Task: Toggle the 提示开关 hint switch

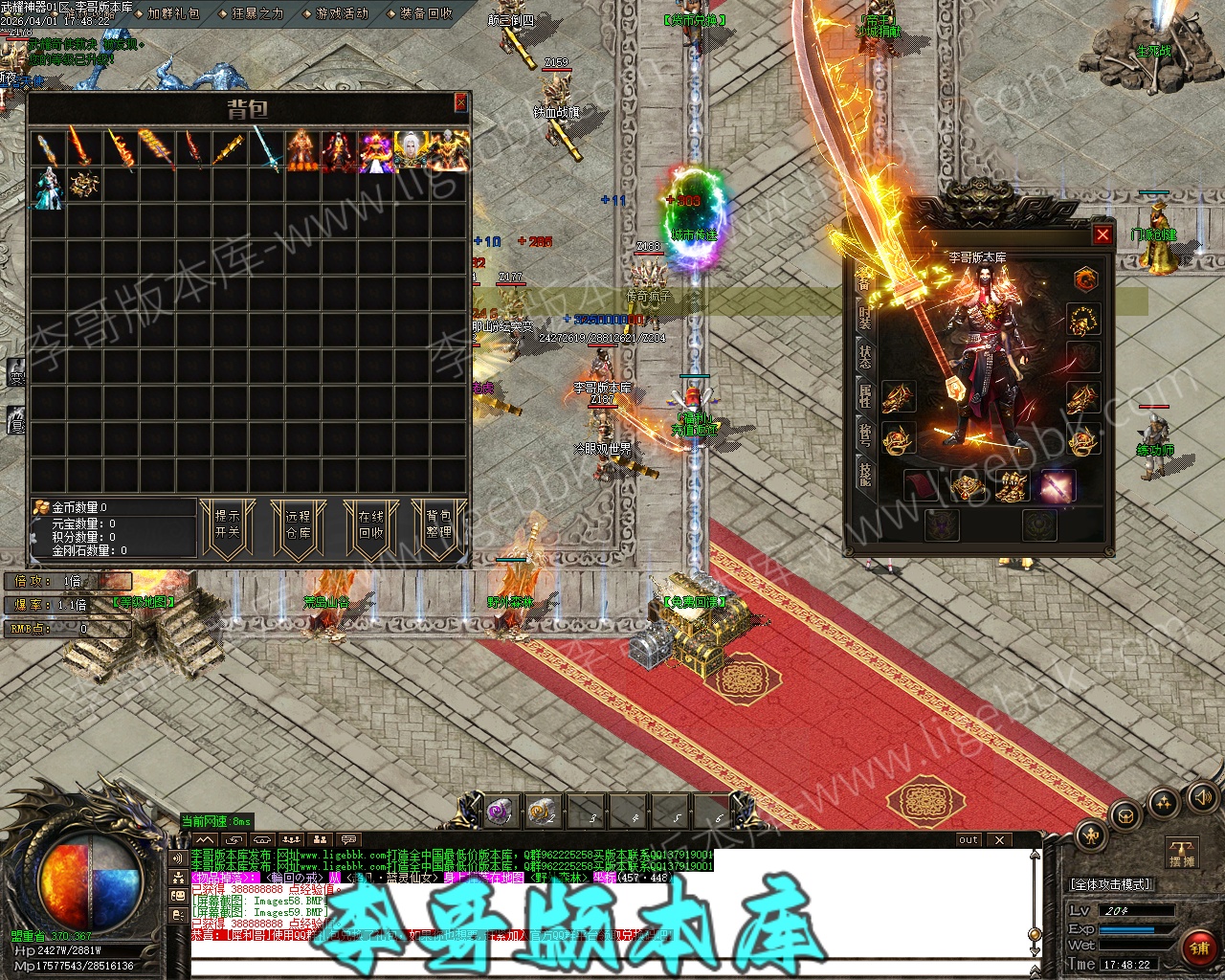Action: point(227,524)
